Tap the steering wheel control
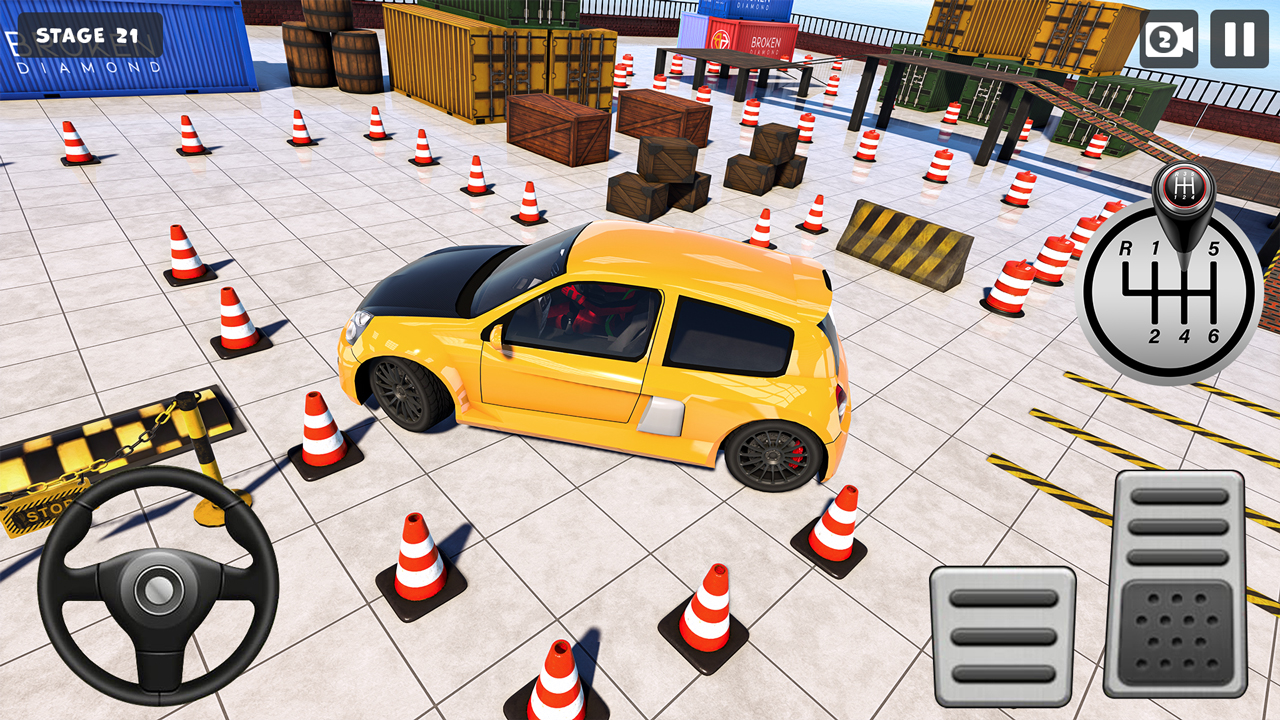 155,590
